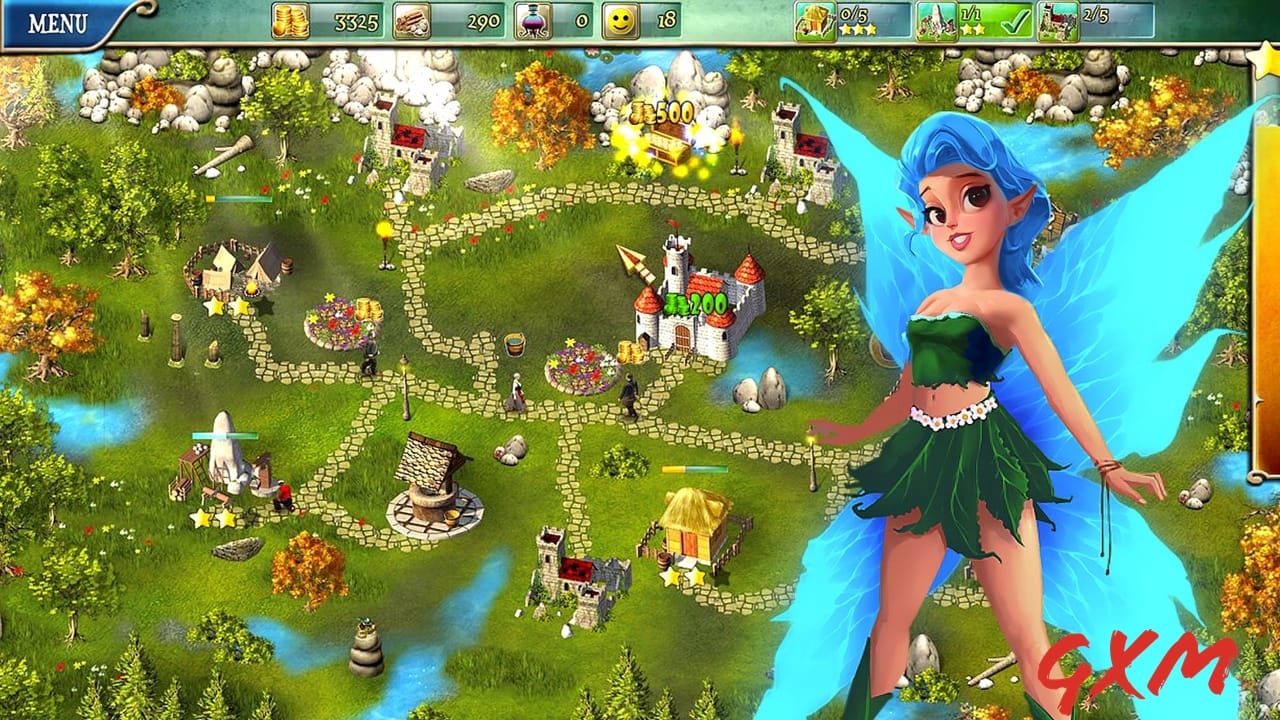Click the food supplies resource icon

(410, 22)
